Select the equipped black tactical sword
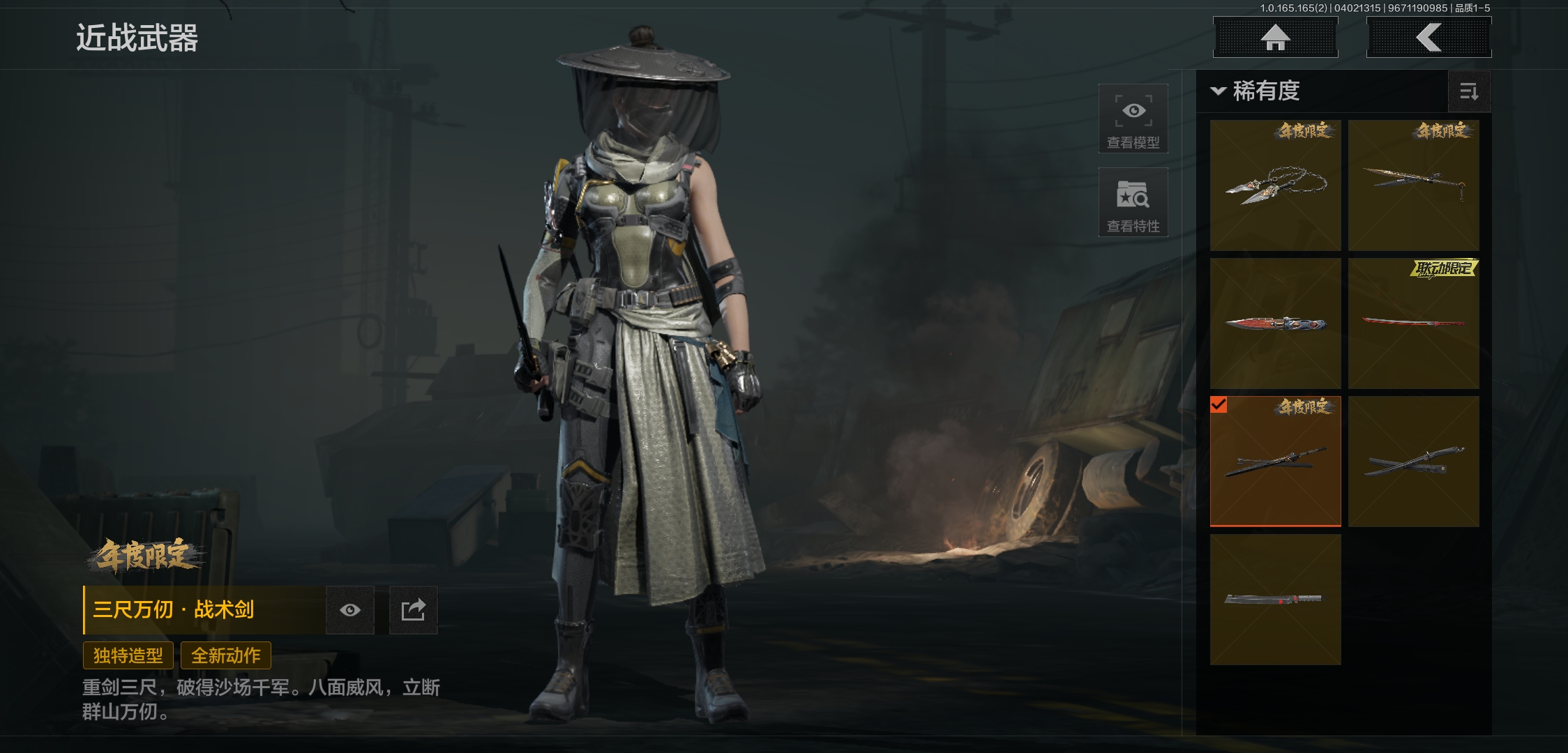Screen dimensions: 1568x753 (x=1275, y=461)
